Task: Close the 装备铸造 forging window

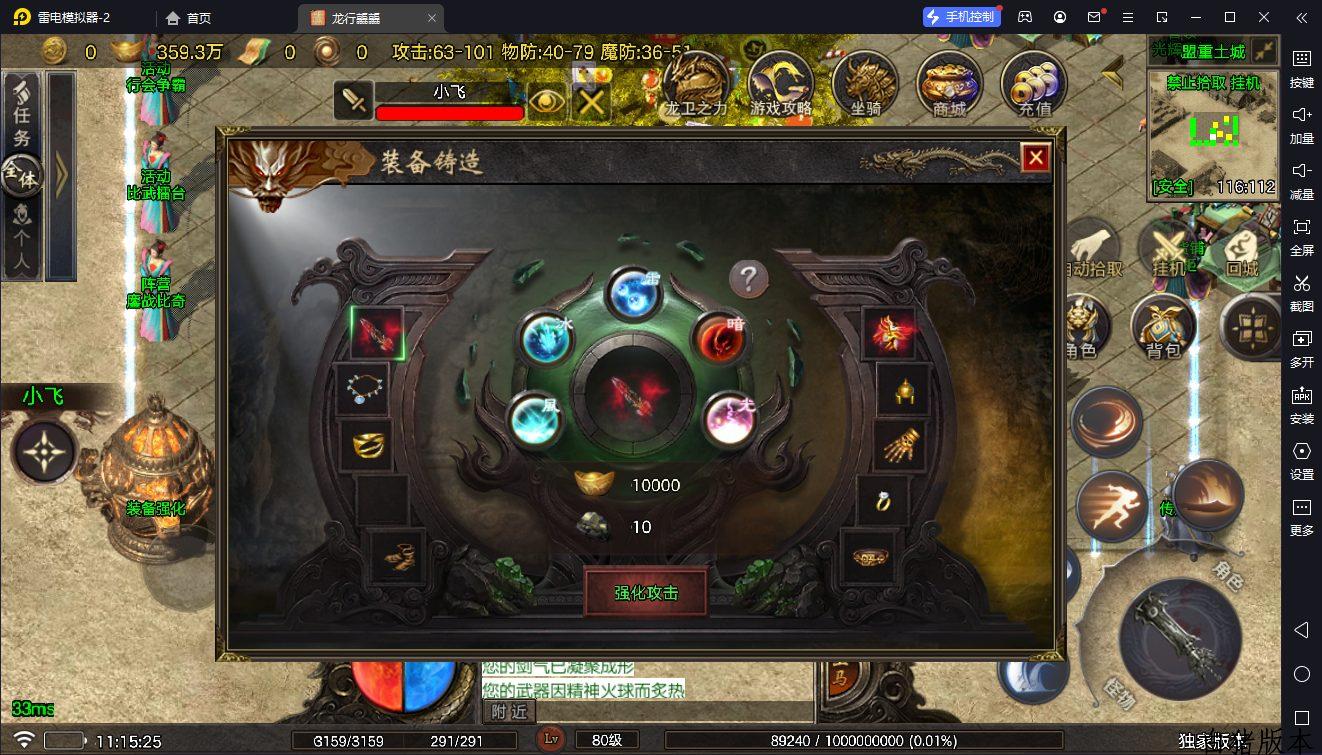Action: click(x=1035, y=158)
